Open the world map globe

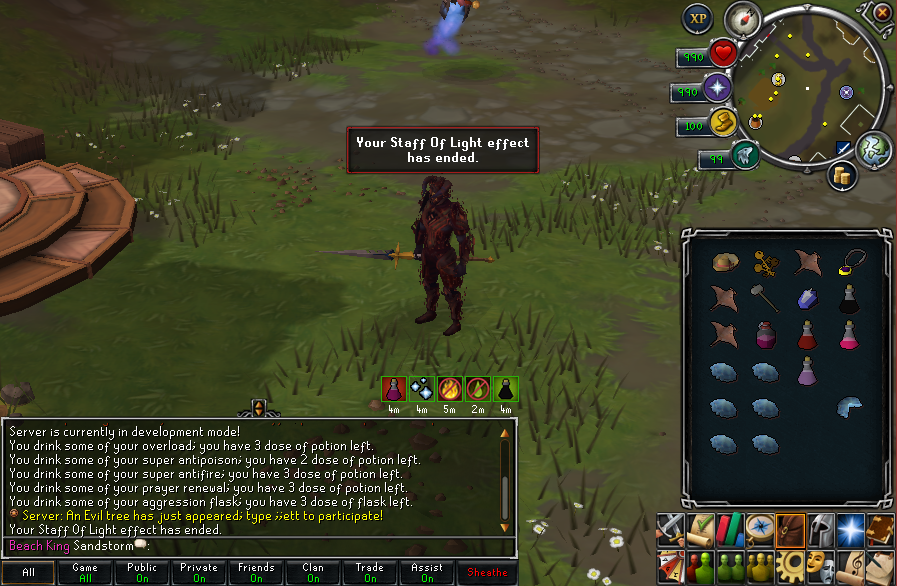click(873, 148)
